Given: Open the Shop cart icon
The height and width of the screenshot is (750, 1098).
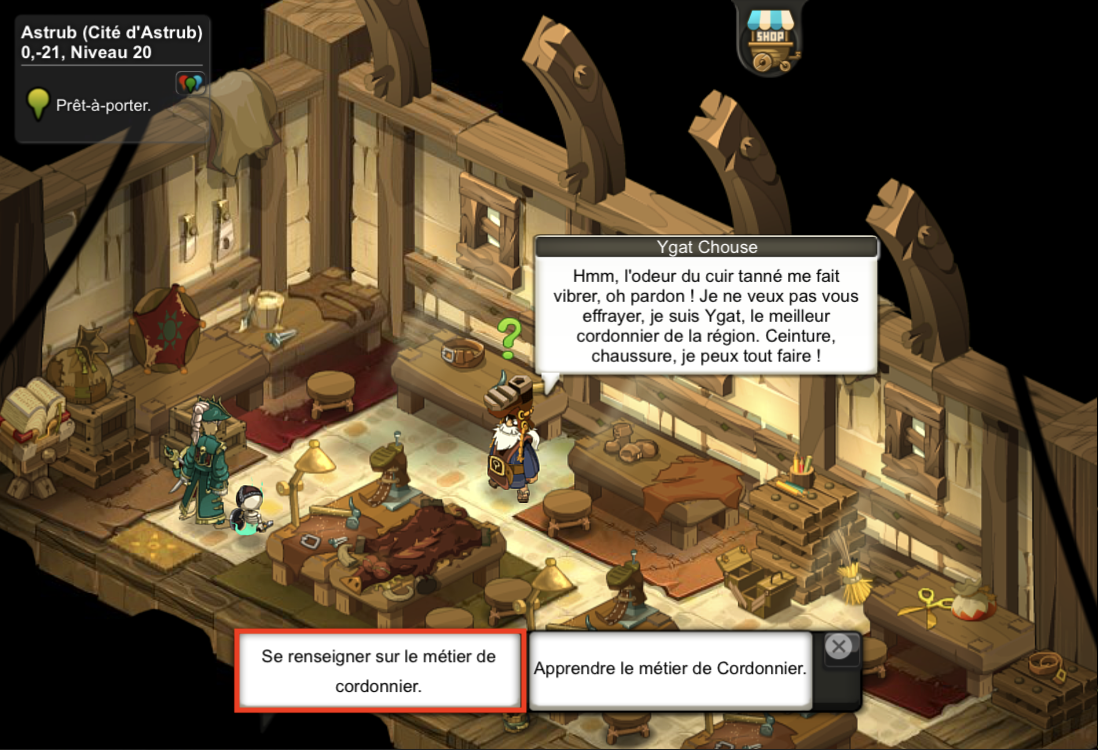Looking at the screenshot, I should pos(768,40).
